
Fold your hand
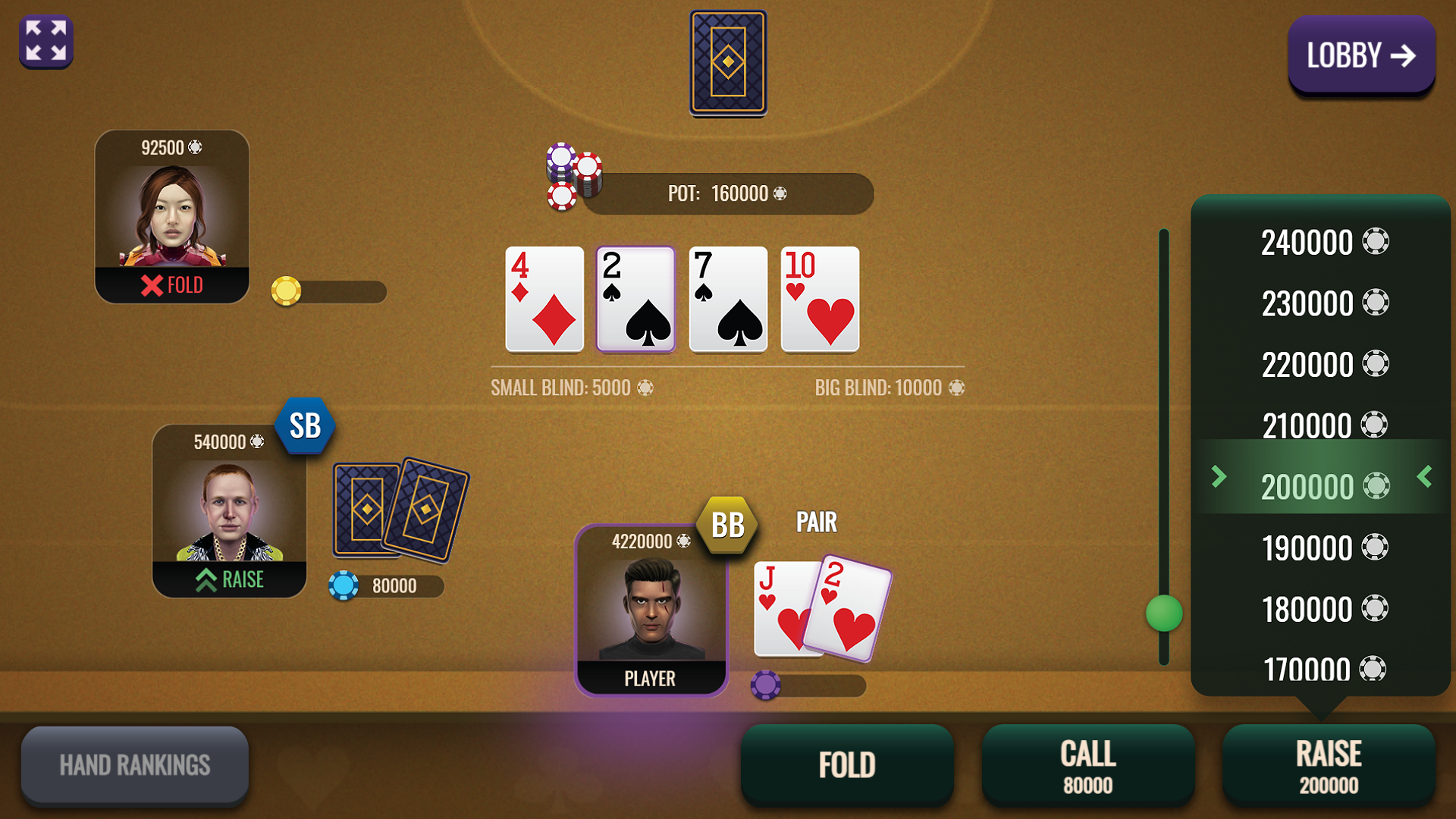[847, 764]
